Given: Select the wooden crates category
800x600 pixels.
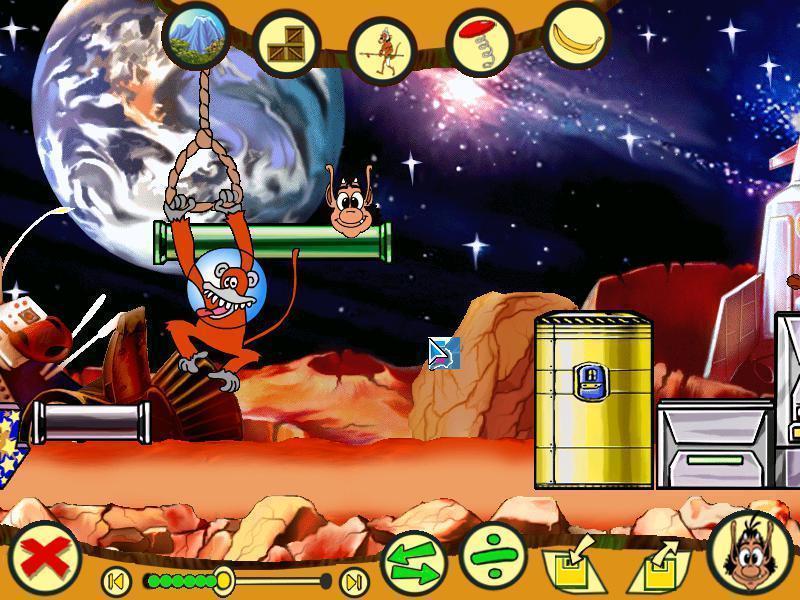Looking at the screenshot, I should 287,42.
